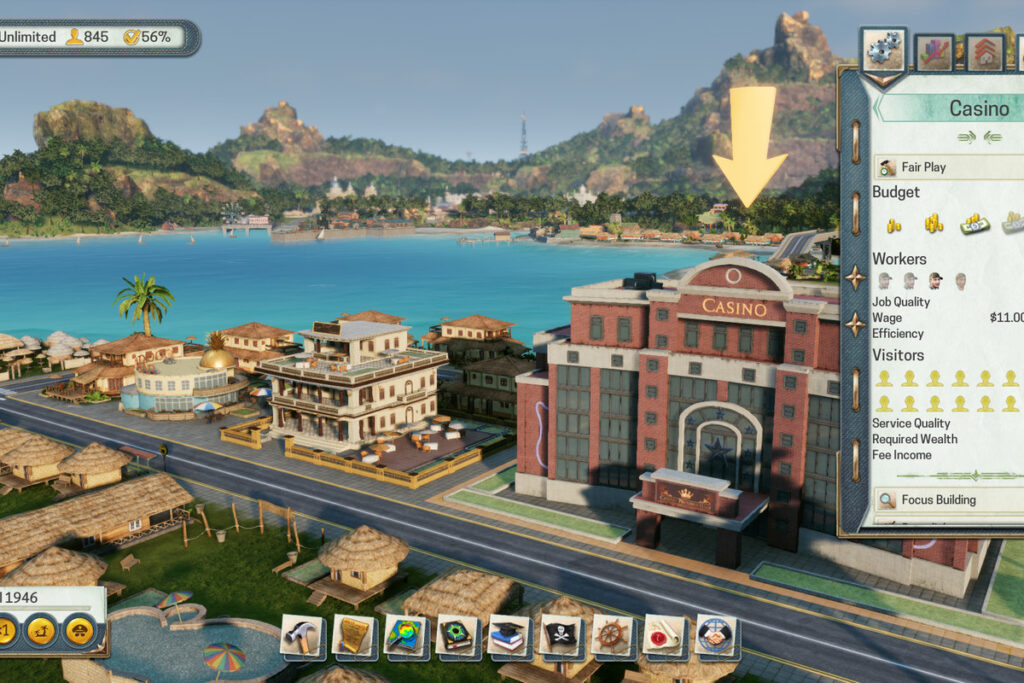Click the general's cap round gold button
This screenshot has height=683, width=1024.
pos(79,630)
